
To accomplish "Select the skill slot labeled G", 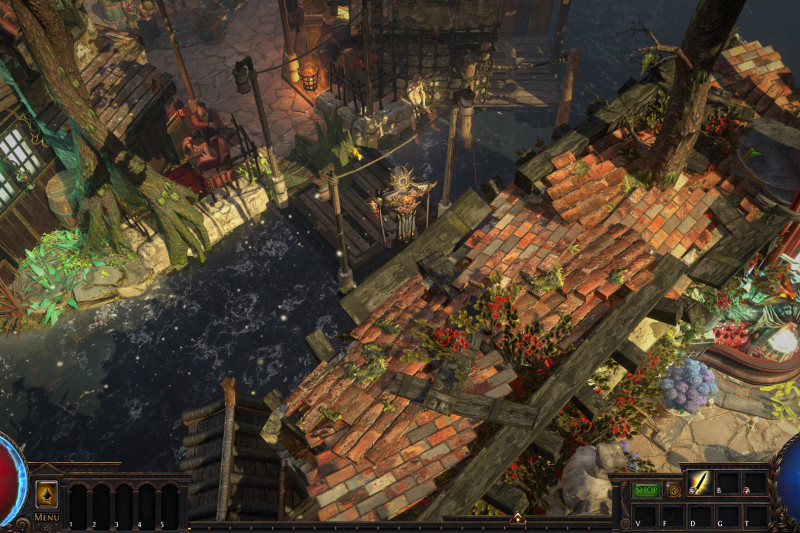I will pyautogui.click(x=728, y=516).
